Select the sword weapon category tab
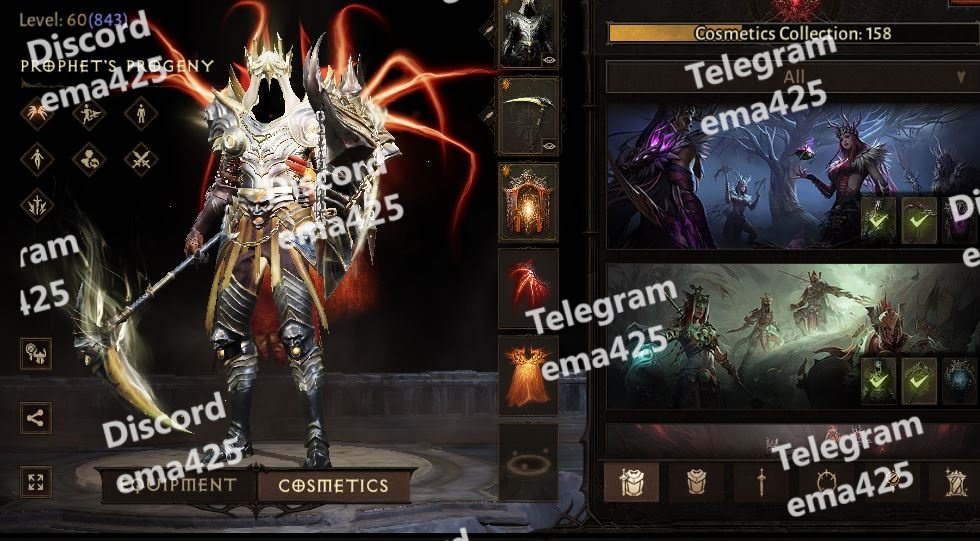 [760, 483]
